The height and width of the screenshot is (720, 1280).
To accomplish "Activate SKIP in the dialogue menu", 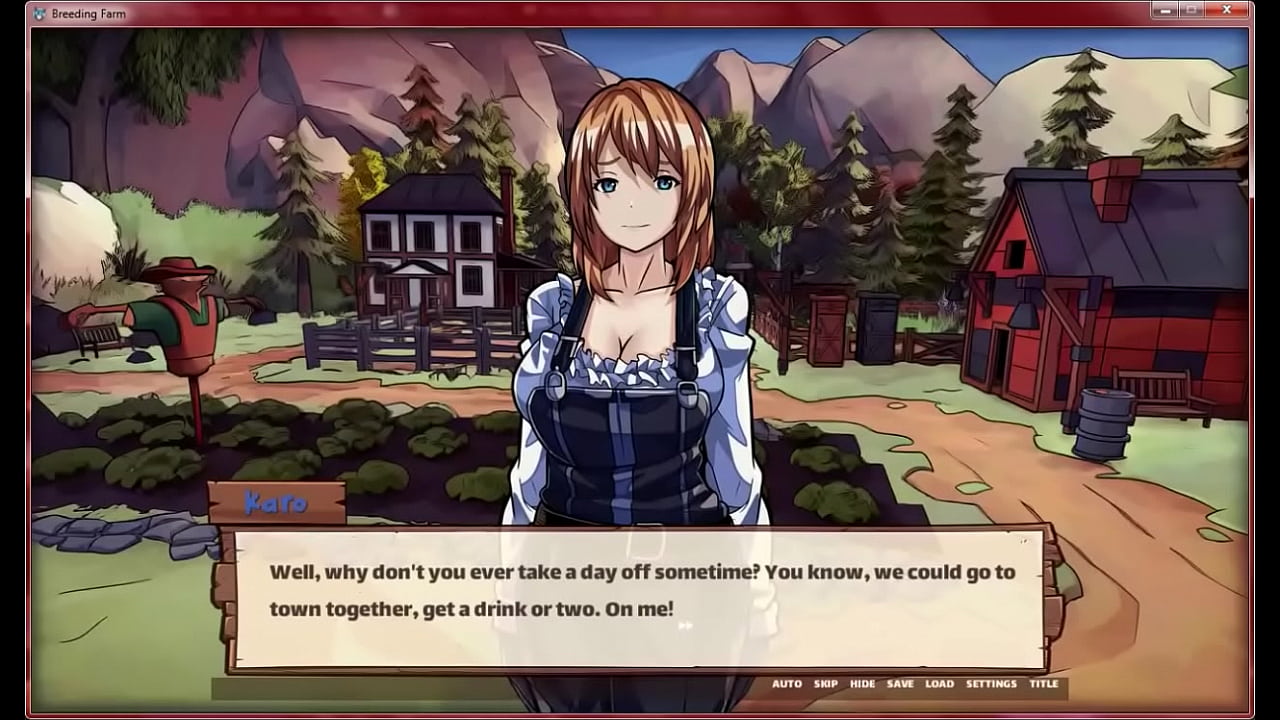I will point(826,684).
